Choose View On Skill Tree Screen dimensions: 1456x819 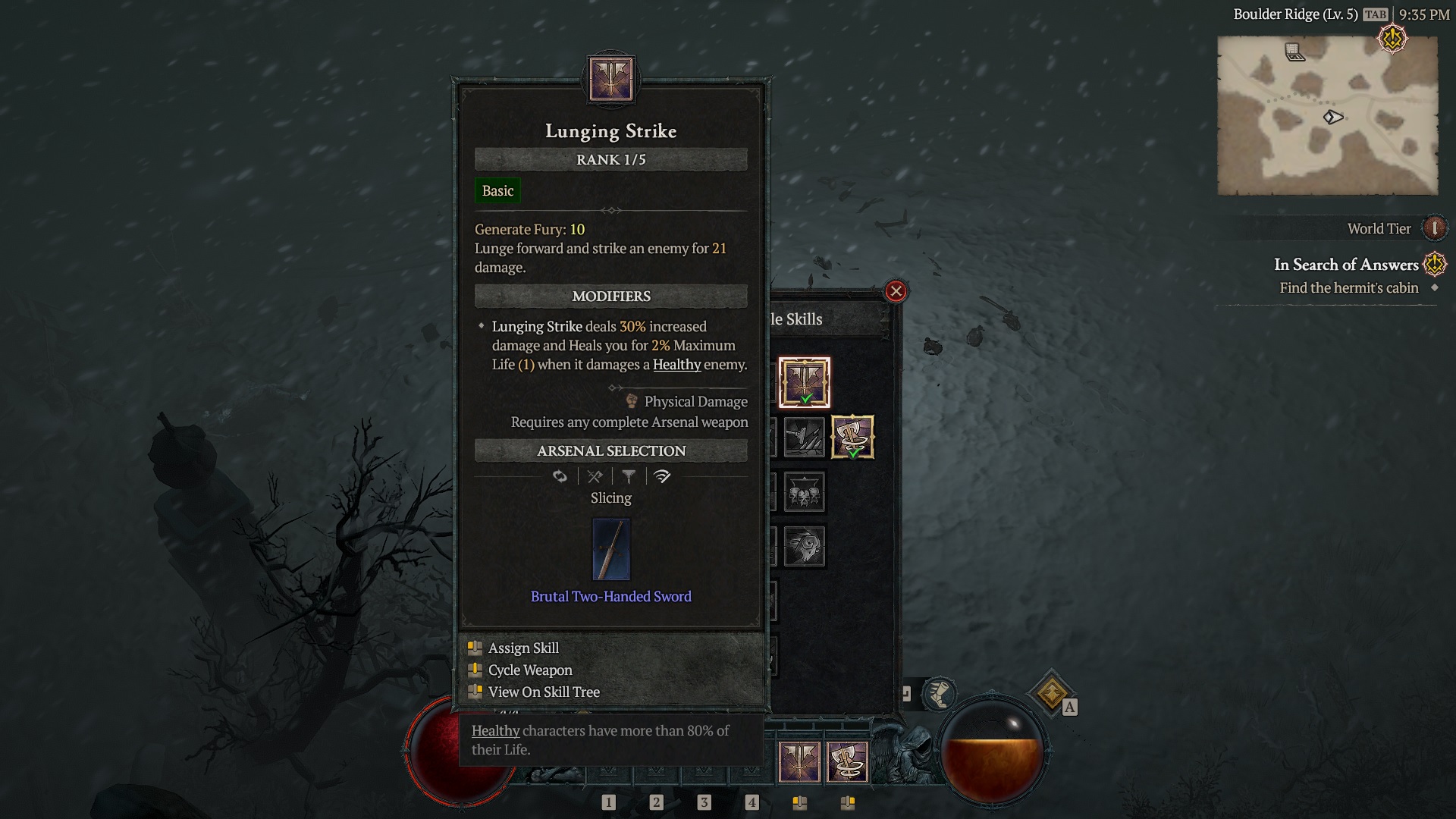point(544,692)
